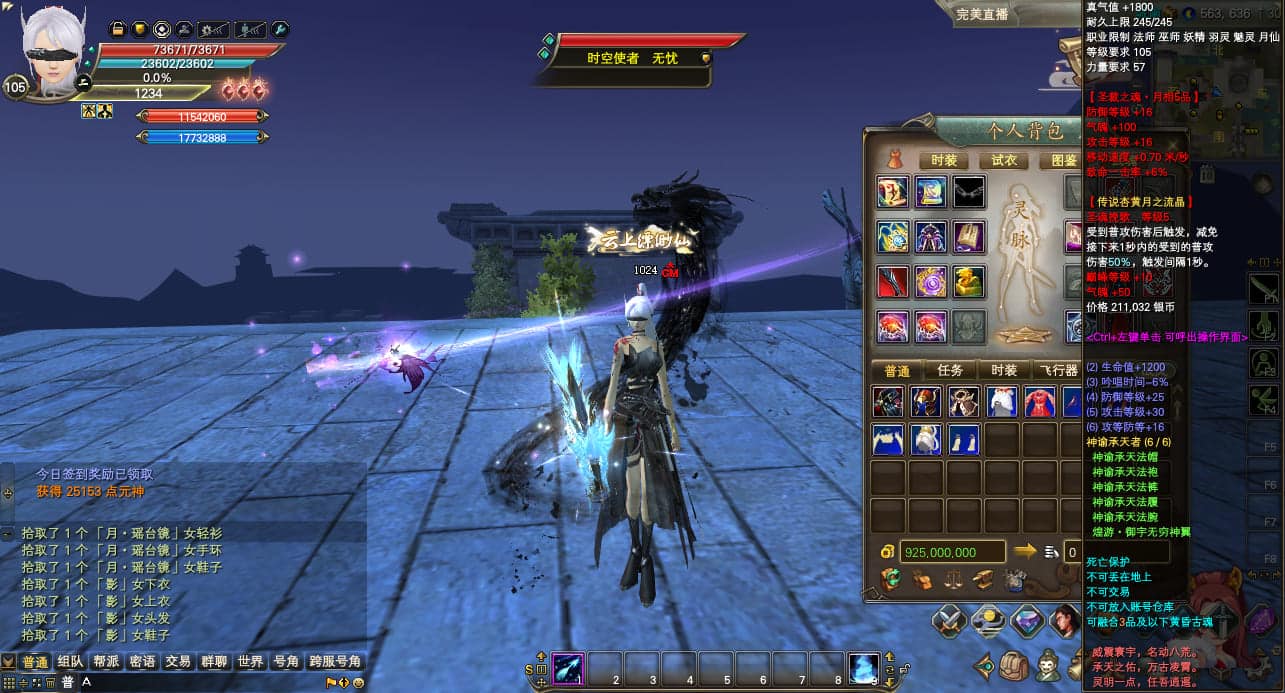The height and width of the screenshot is (693, 1285).
Task: Use the blue flame skill in hotbar slot 9
Action: (x=864, y=668)
